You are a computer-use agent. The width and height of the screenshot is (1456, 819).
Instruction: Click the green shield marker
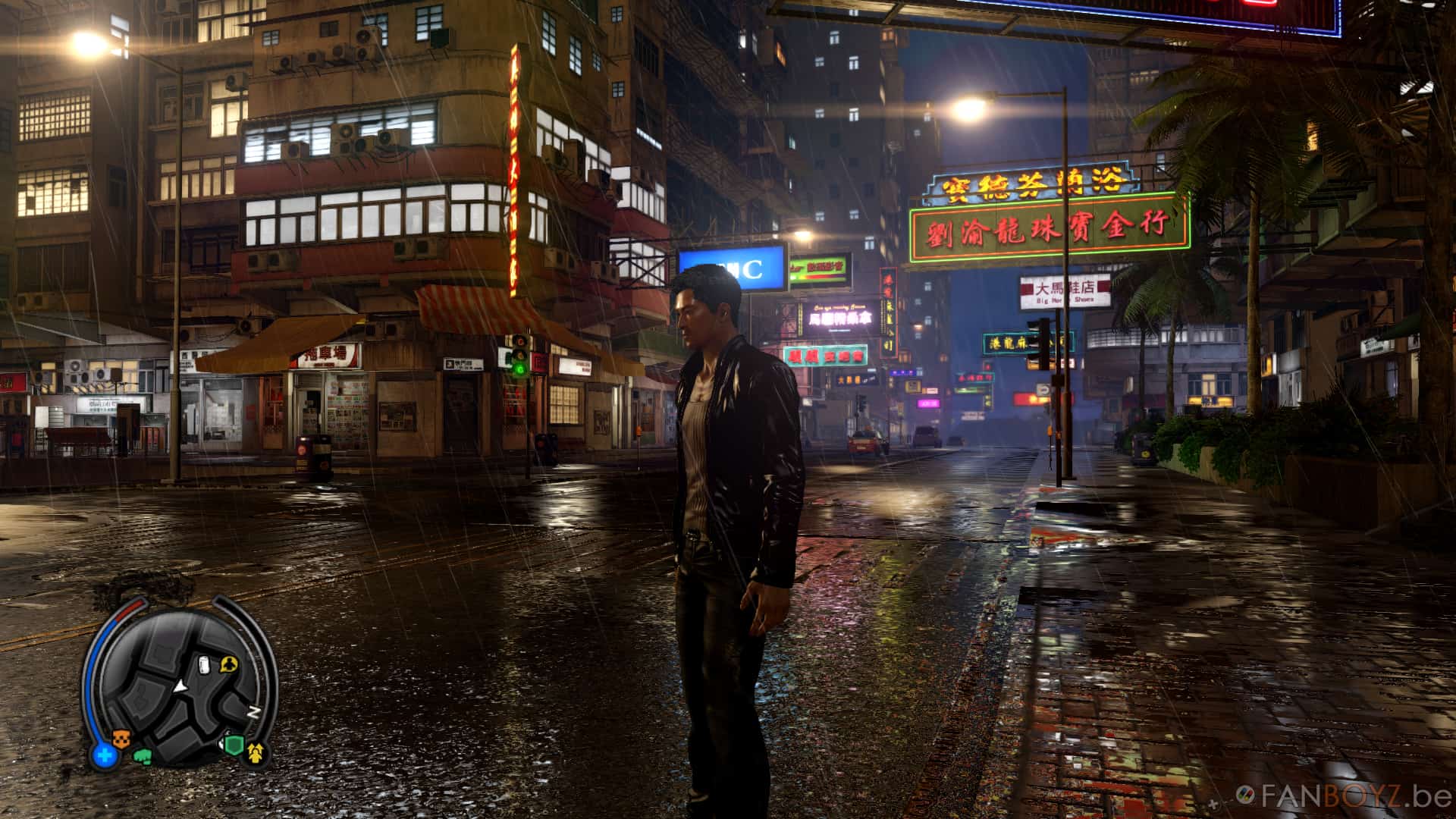(233, 746)
